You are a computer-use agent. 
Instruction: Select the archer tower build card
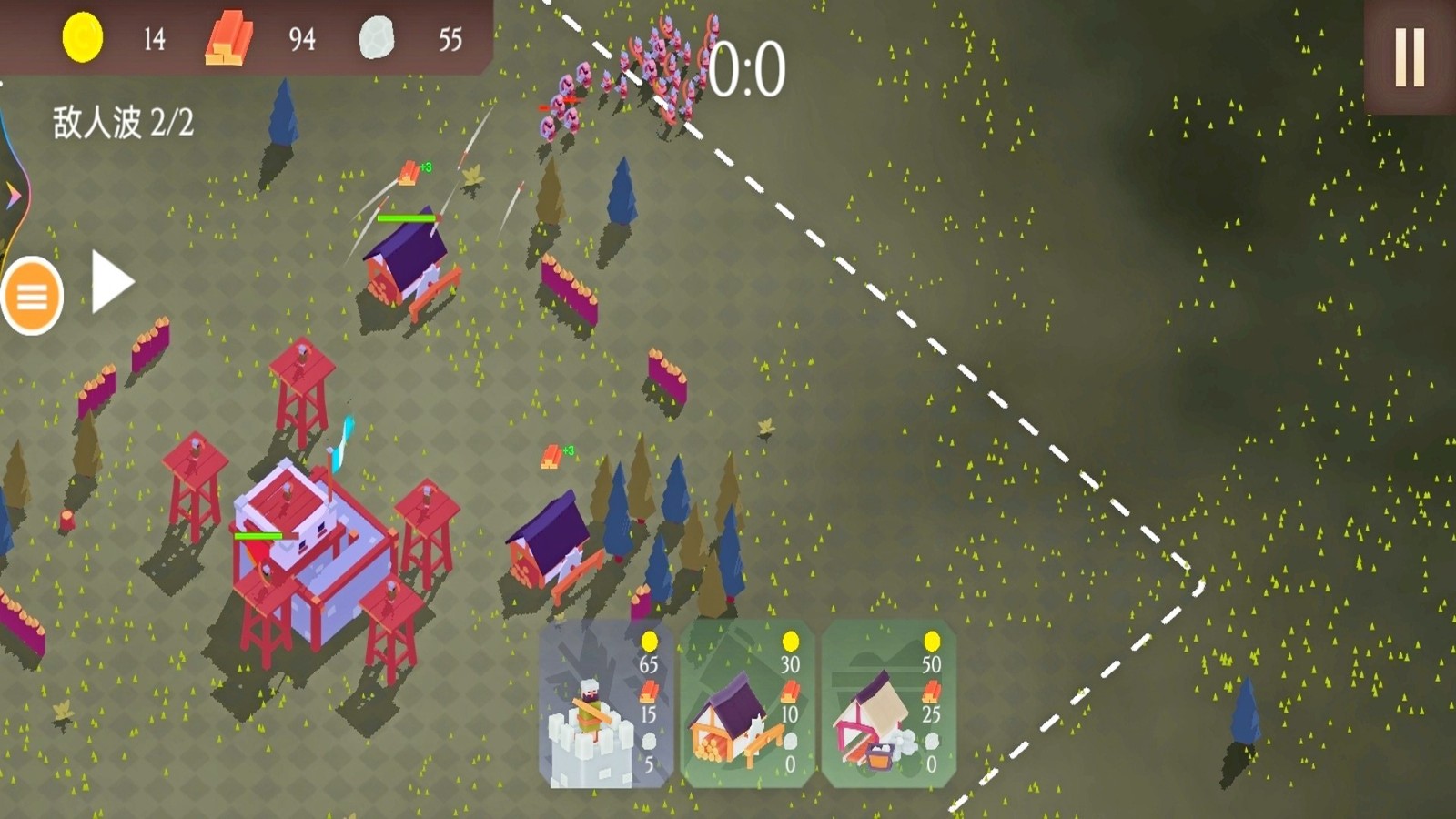[606, 705]
